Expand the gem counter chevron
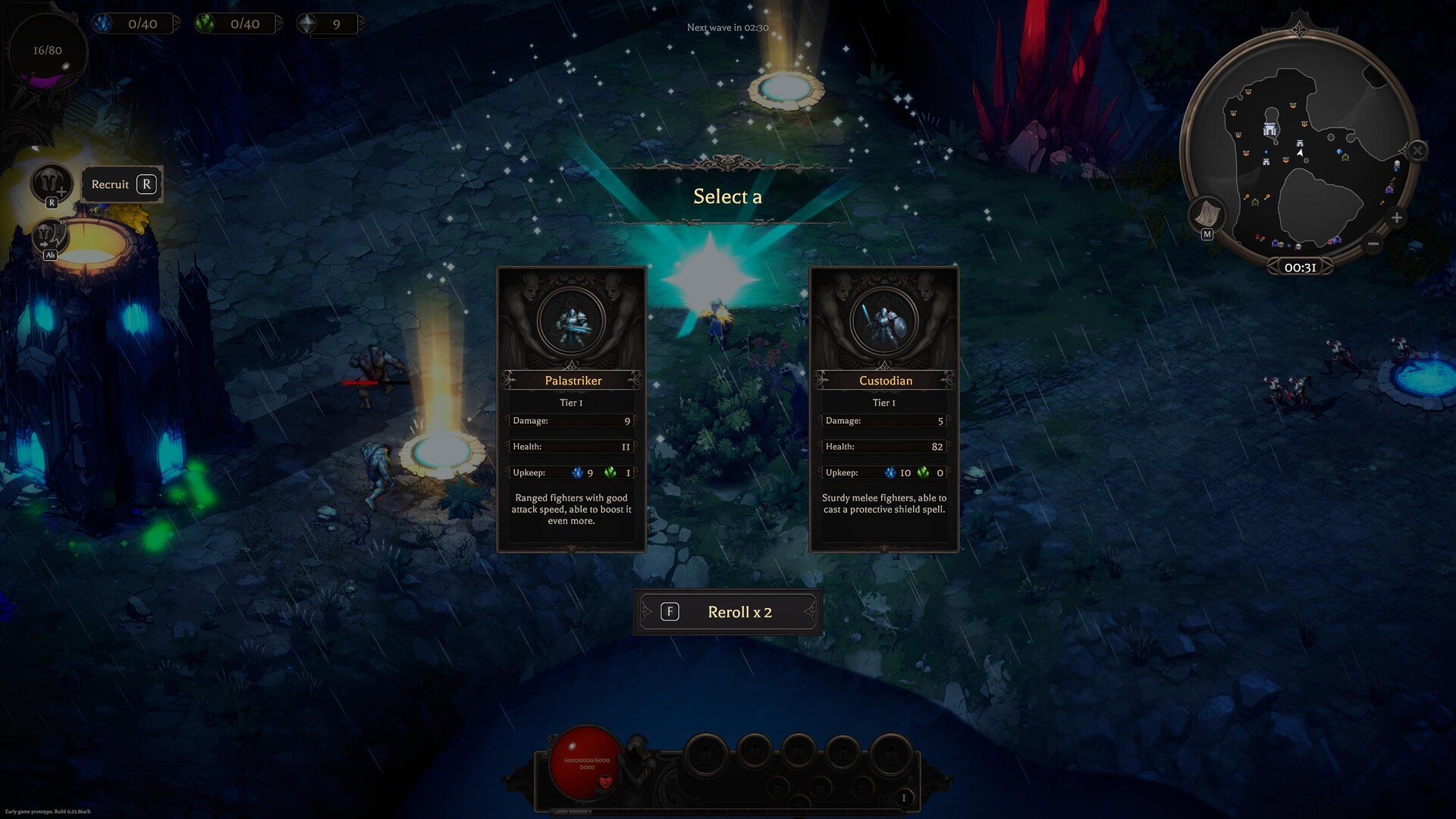Viewport: 1456px width, 819px height. pos(363,23)
